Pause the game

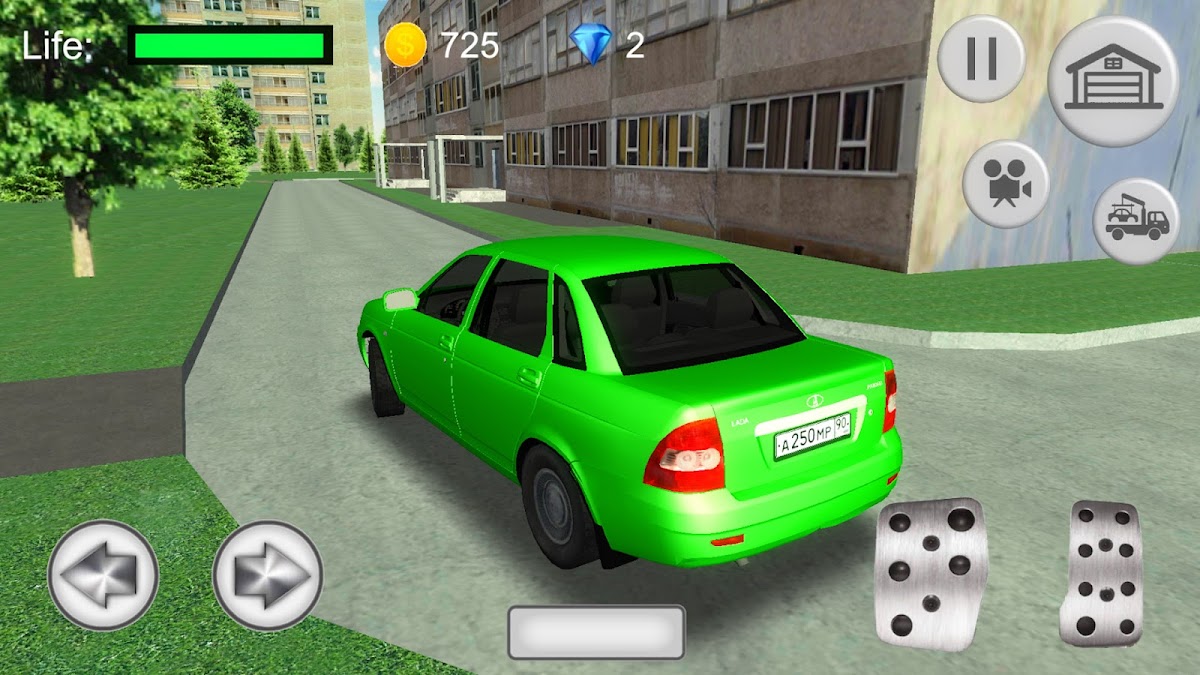point(981,59)
